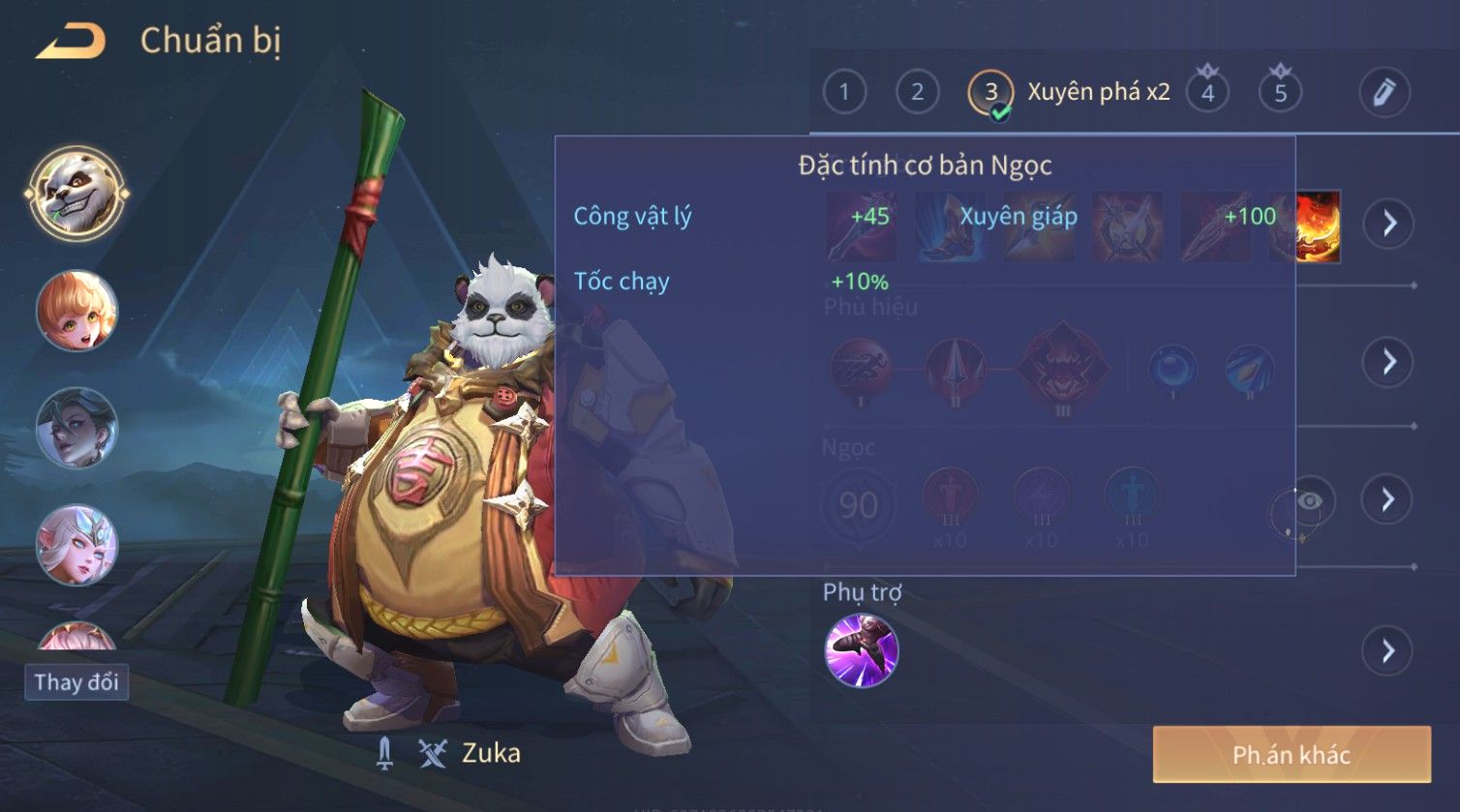The width and height of the screenshot is (1460, 812).
Task: Expand the Phù hiệu row arrow
Action: (1388, 362)
